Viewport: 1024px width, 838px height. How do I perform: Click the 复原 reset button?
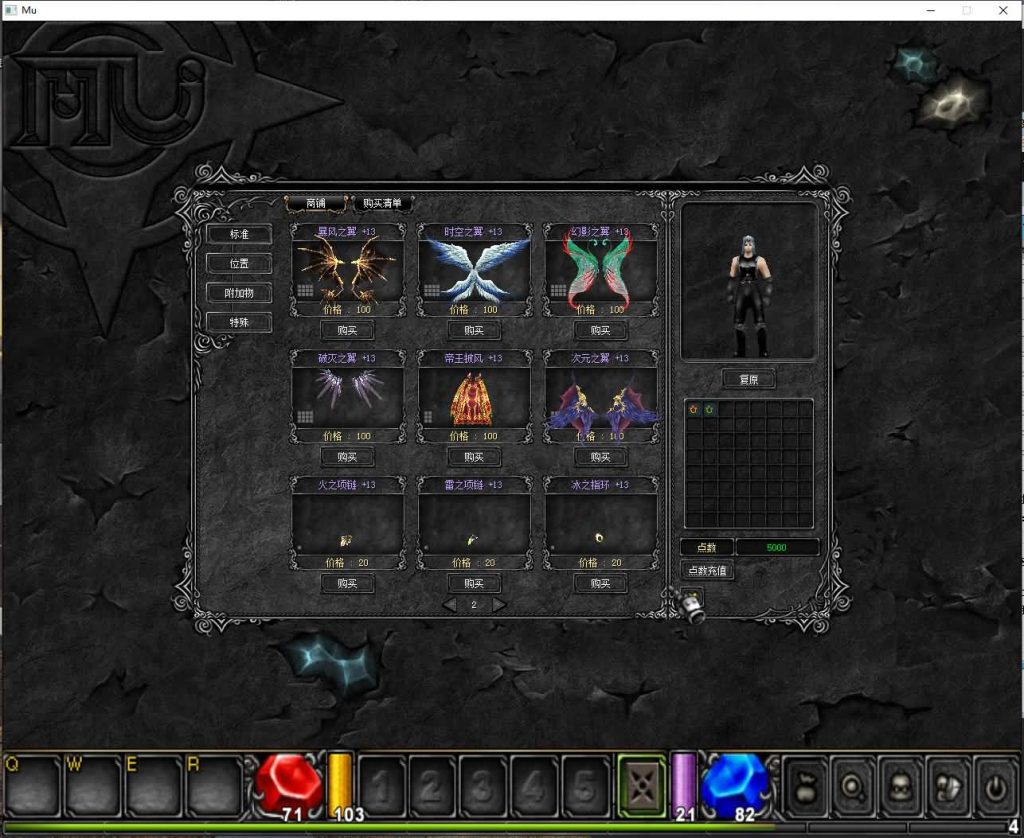(748, 380)
